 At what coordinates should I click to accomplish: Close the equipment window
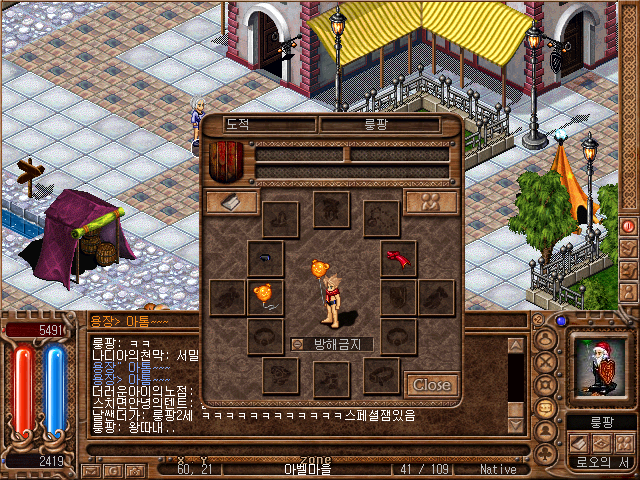coord(432,384)
